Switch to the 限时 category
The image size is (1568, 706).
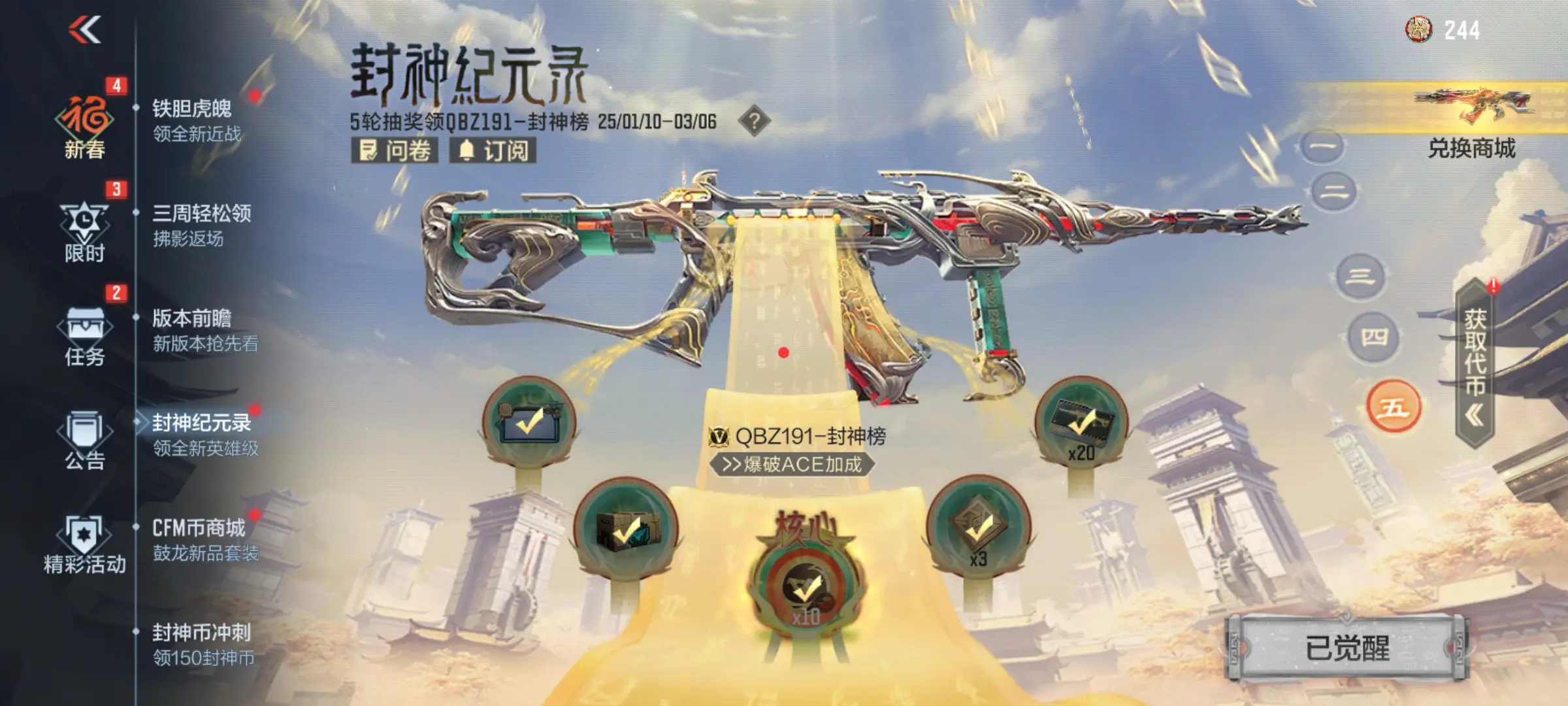(85, 230)
